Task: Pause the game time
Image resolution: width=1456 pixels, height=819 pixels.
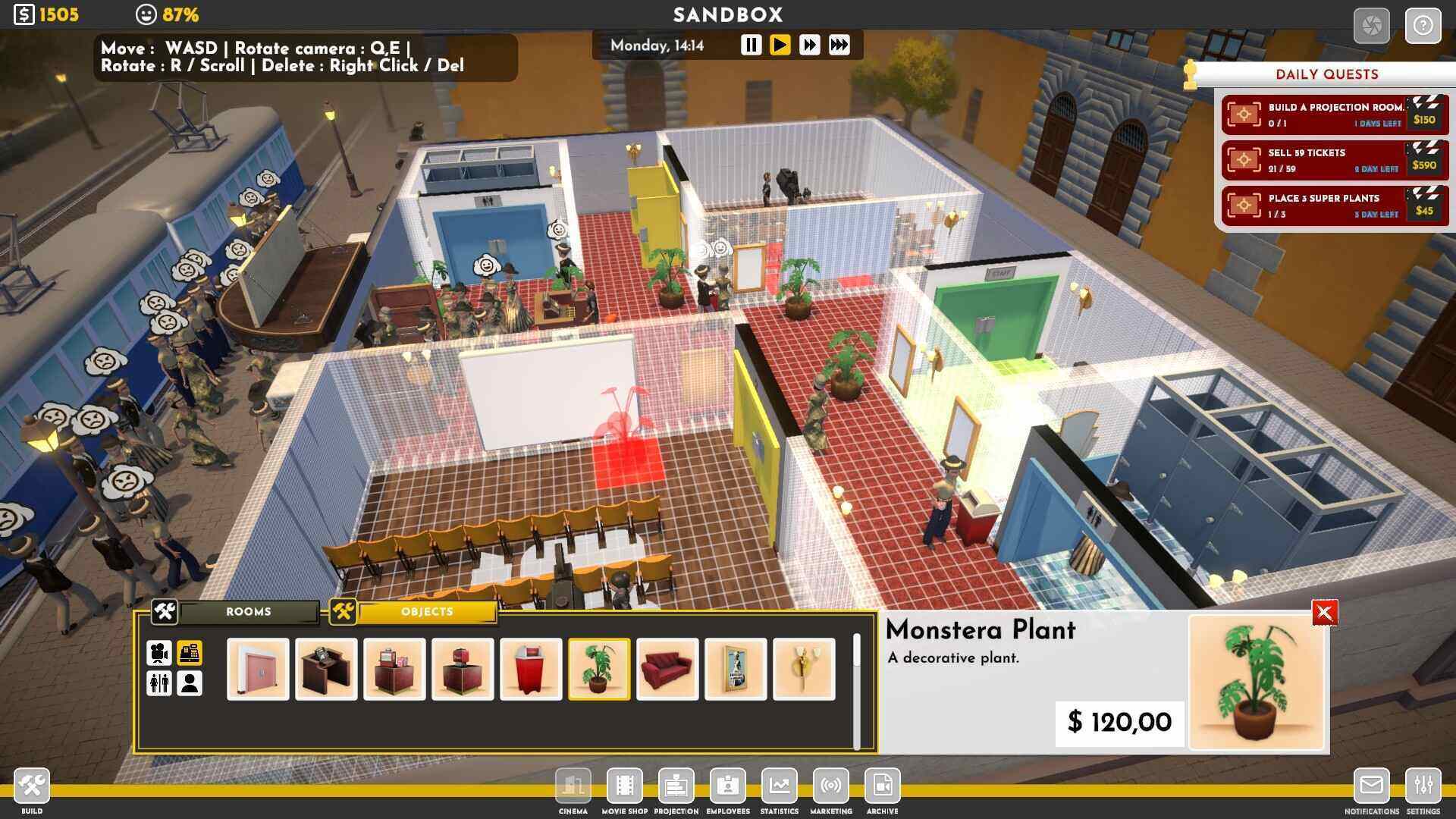Action: (x=751, y=45)
